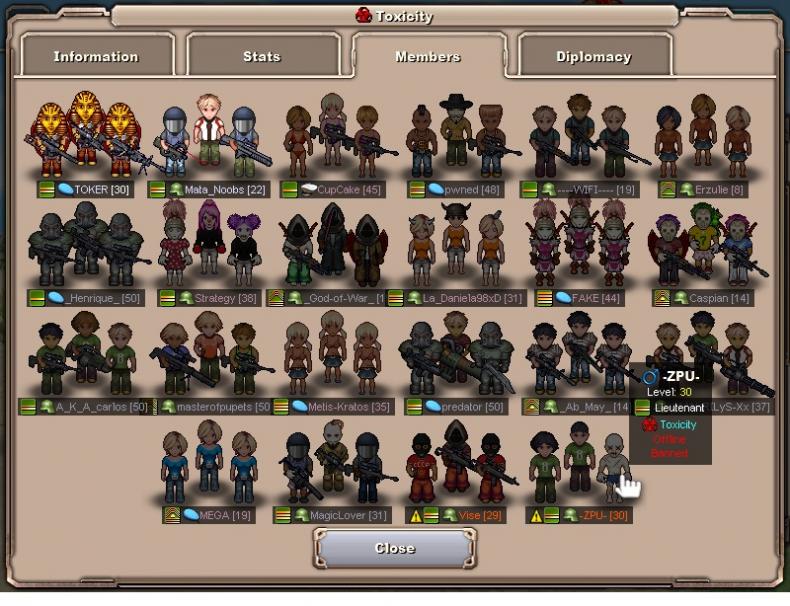The height and width of the screenshot is (606, 790).
Task: Select the Members tab
Action: pos(427,56)
